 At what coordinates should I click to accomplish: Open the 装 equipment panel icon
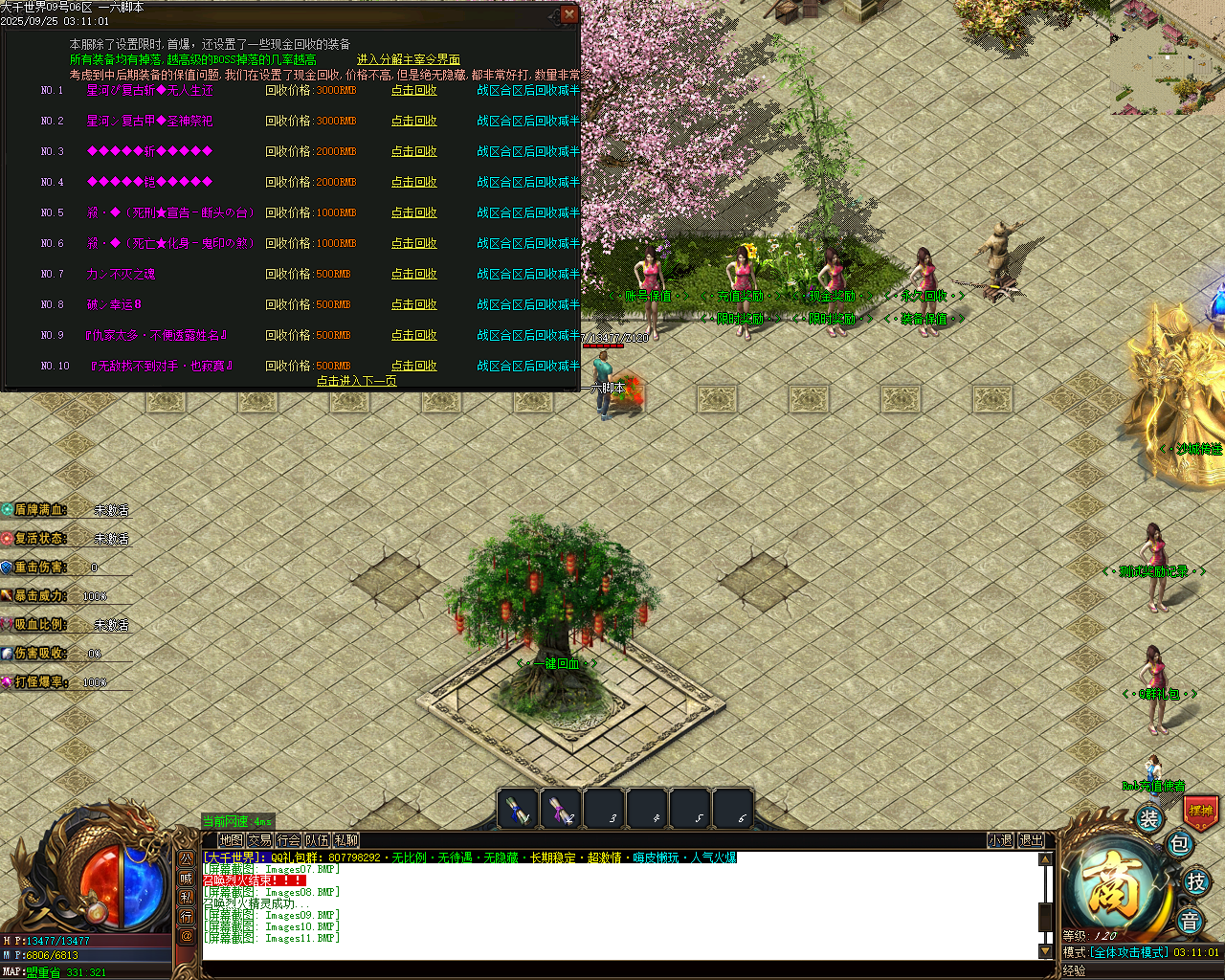coord(1148,818)
